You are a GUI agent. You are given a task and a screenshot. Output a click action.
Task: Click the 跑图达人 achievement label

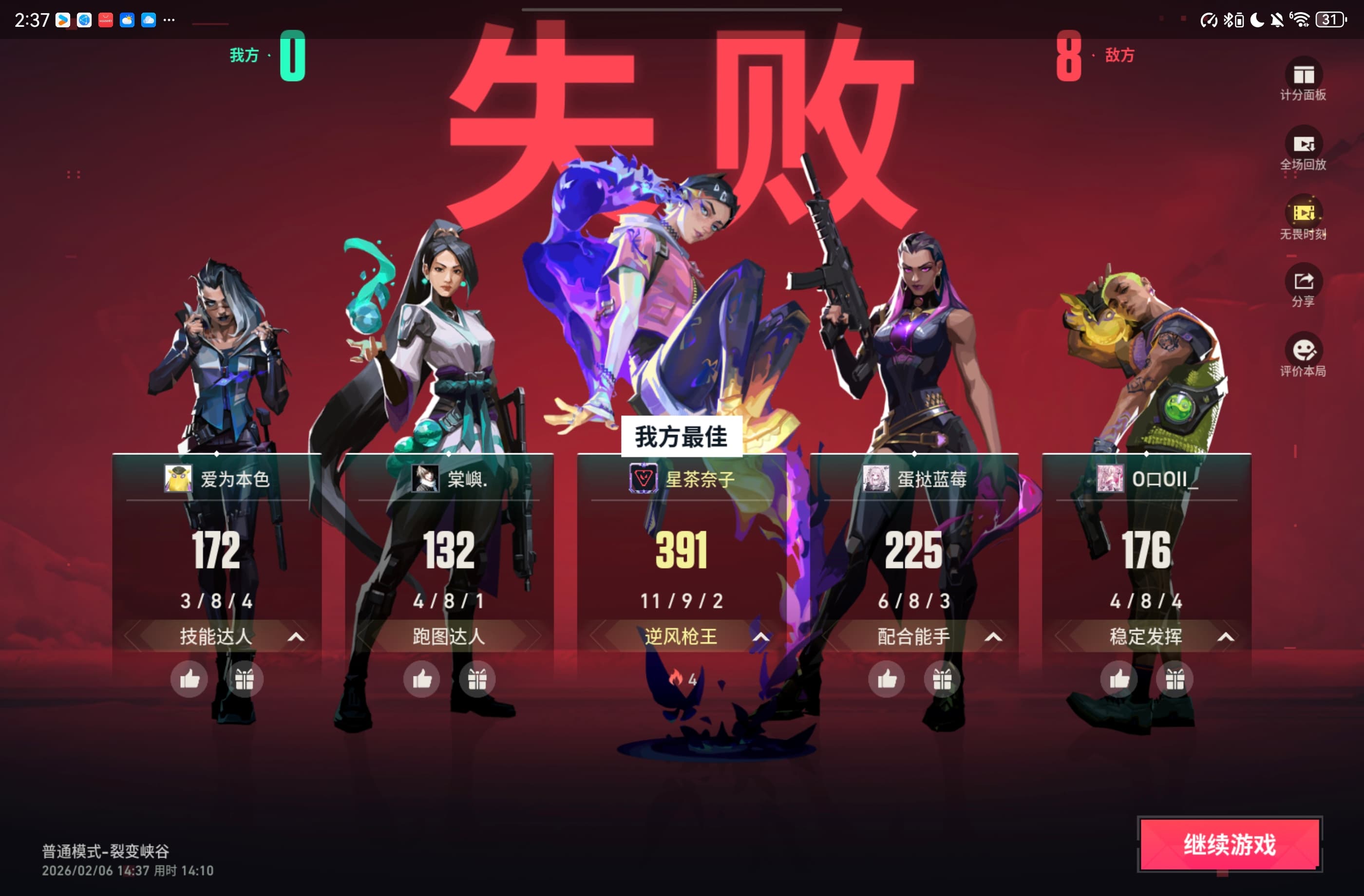(x=446, y=637)
